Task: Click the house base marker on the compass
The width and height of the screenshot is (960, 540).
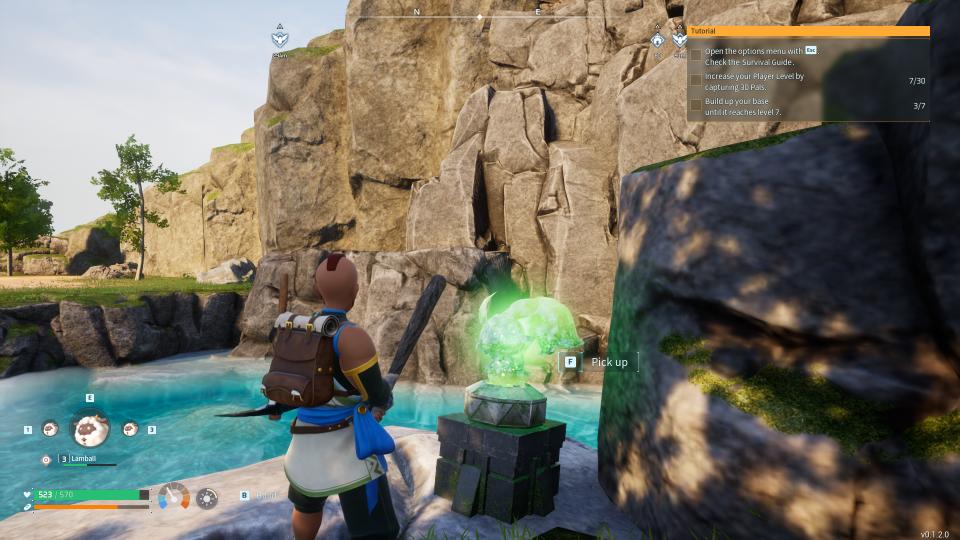Action: tap(657, 40)
